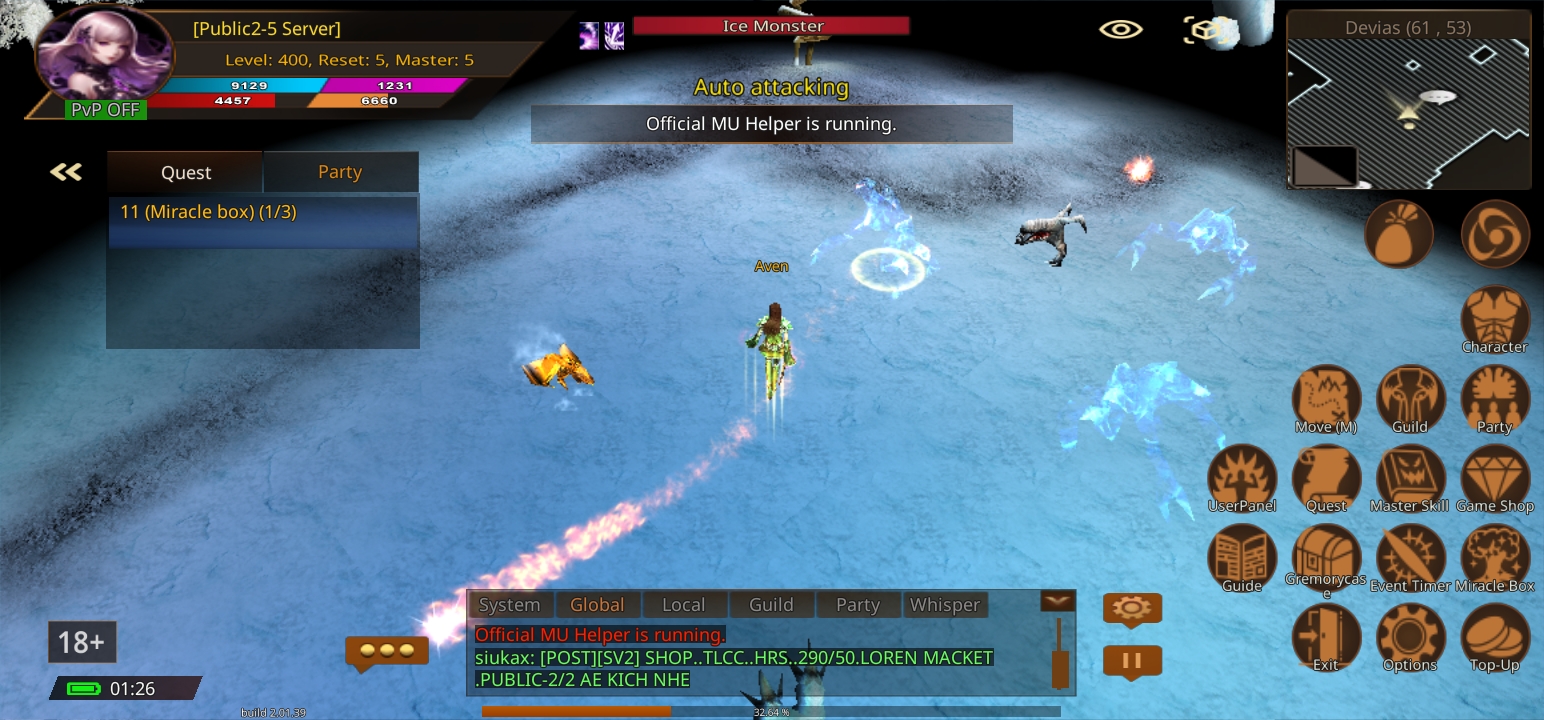Select the Local chat tab
Viewport: 1544px width, 720px height.
click(684, 604)
